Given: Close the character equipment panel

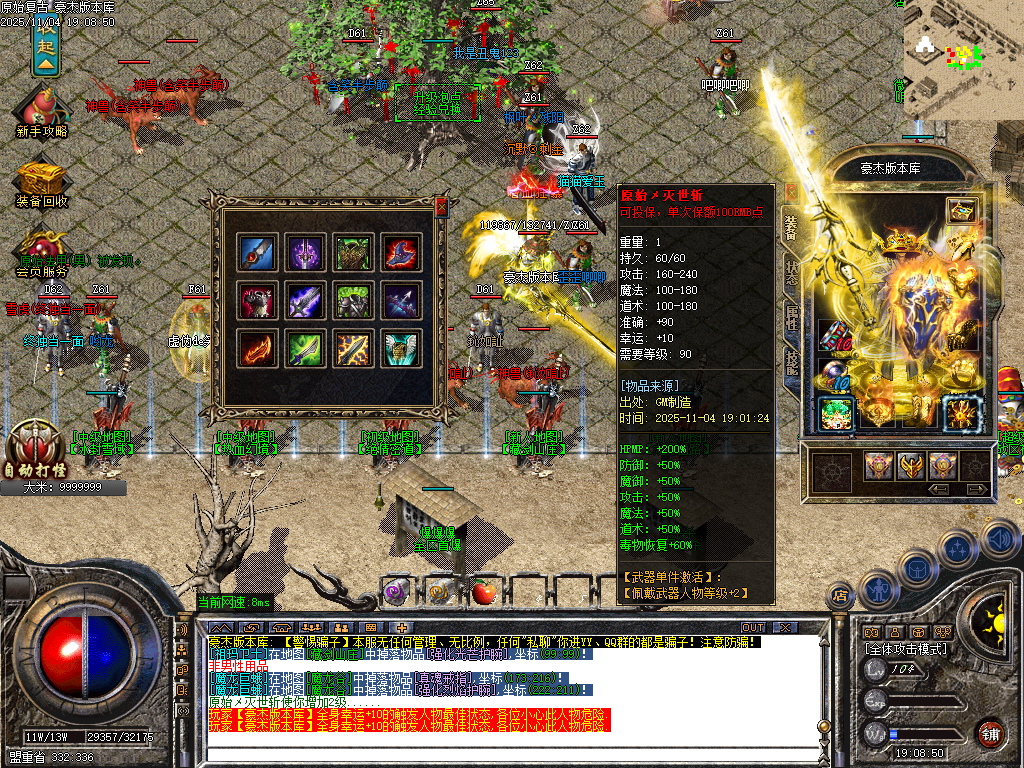Looking at the screenshot, I should [x=789, y=191].
